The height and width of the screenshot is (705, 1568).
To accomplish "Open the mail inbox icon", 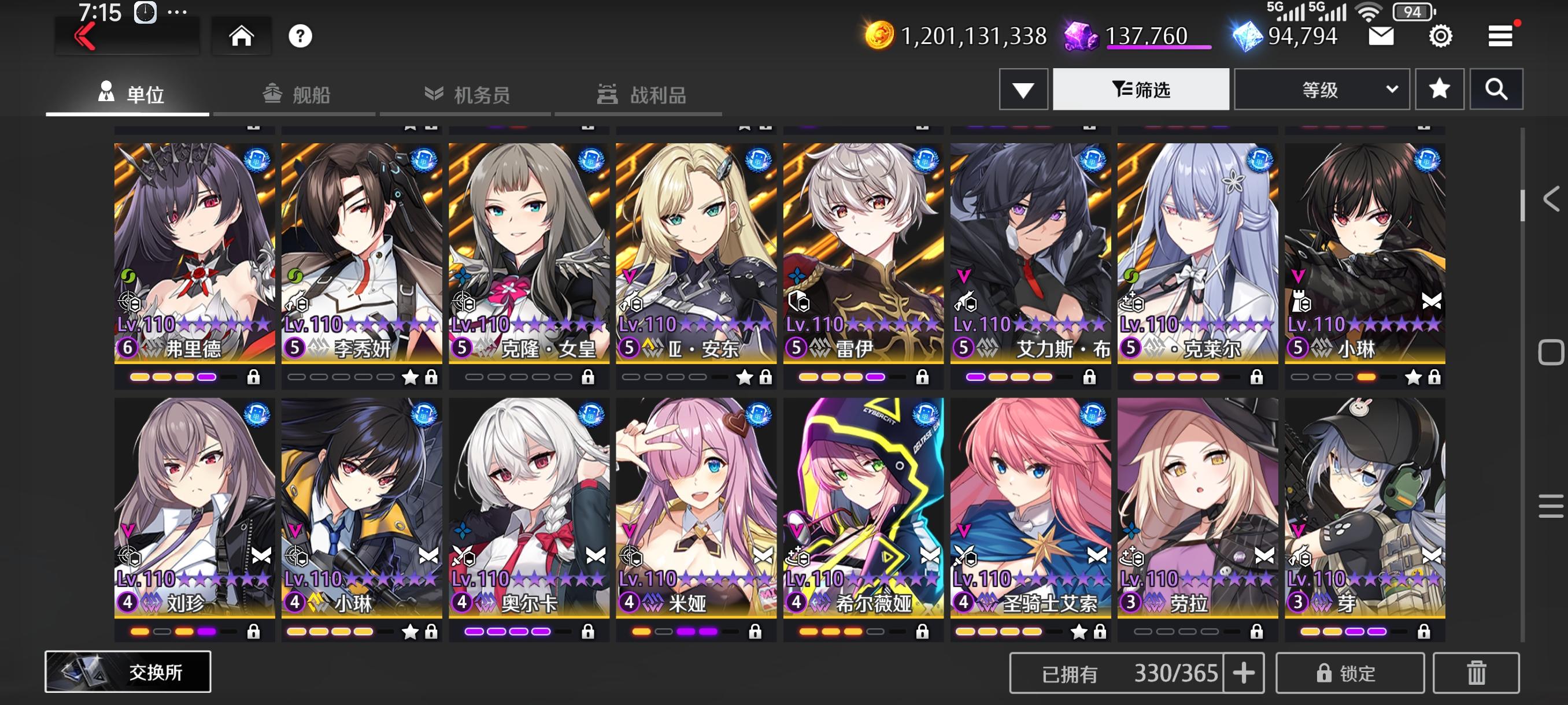I will (1382, 36).
